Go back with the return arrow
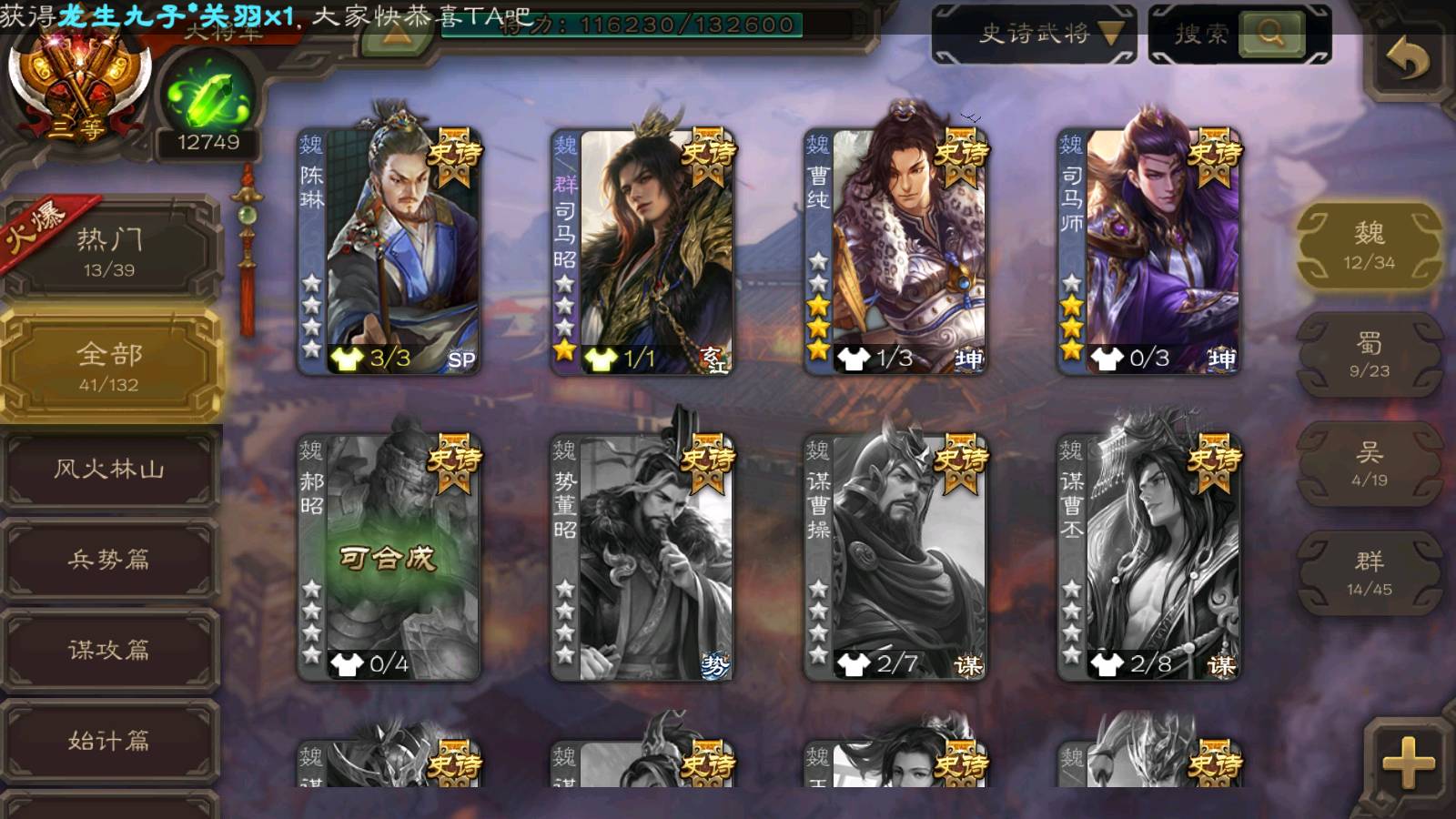Viewport: 1456px width, 819px height. [x=1407, y=60]
